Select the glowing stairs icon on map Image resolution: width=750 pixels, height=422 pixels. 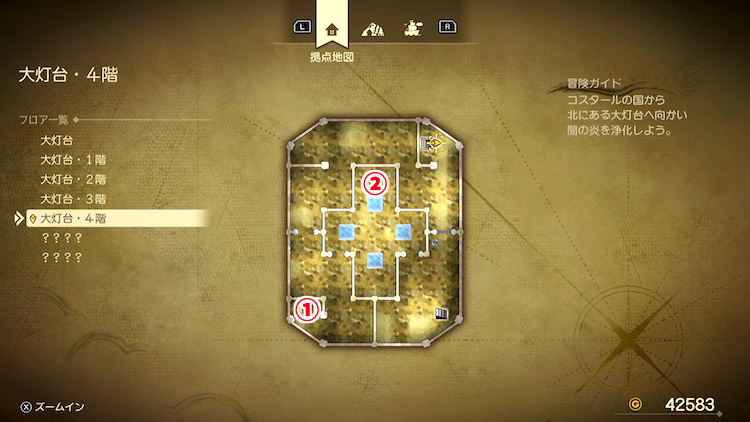coord(433,143)
